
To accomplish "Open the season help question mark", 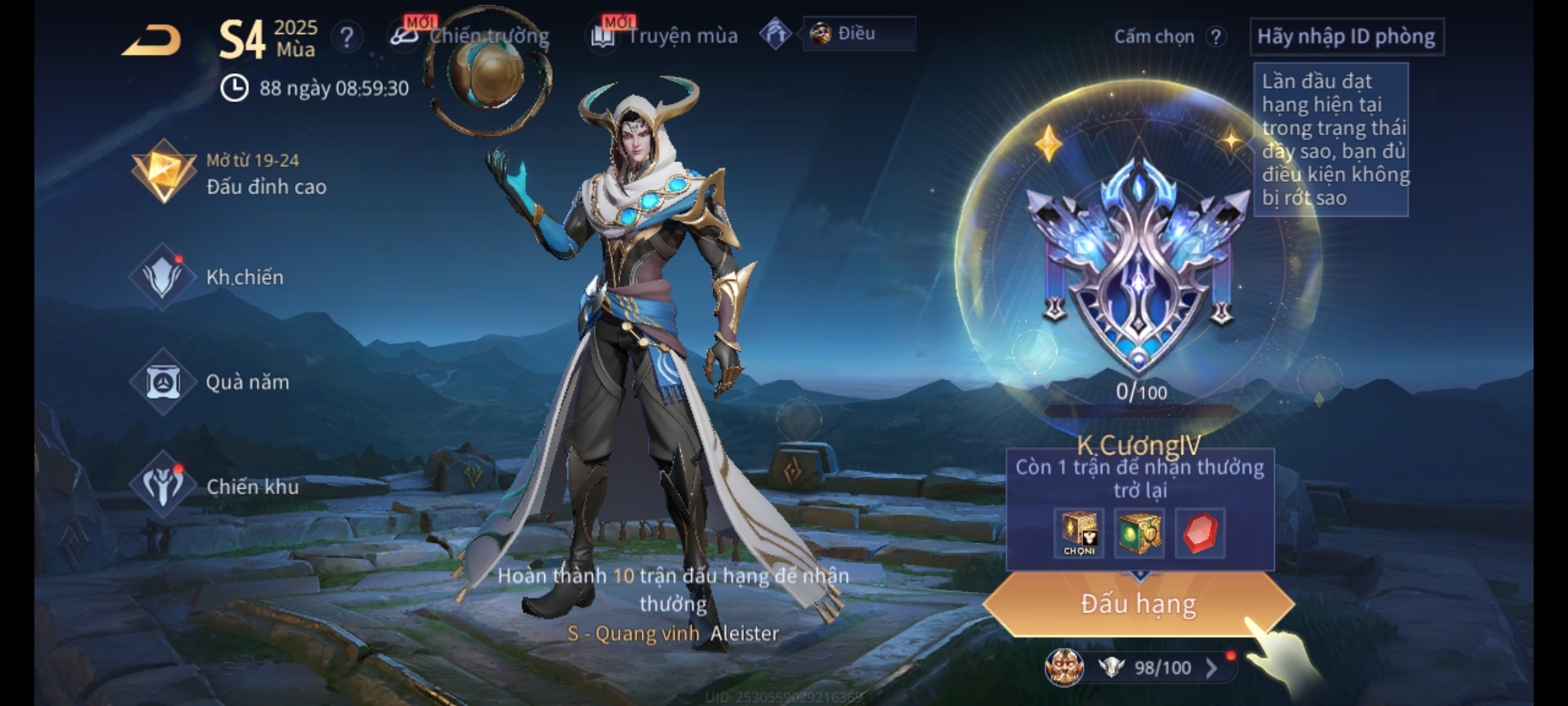I will (x=347, y=37).
